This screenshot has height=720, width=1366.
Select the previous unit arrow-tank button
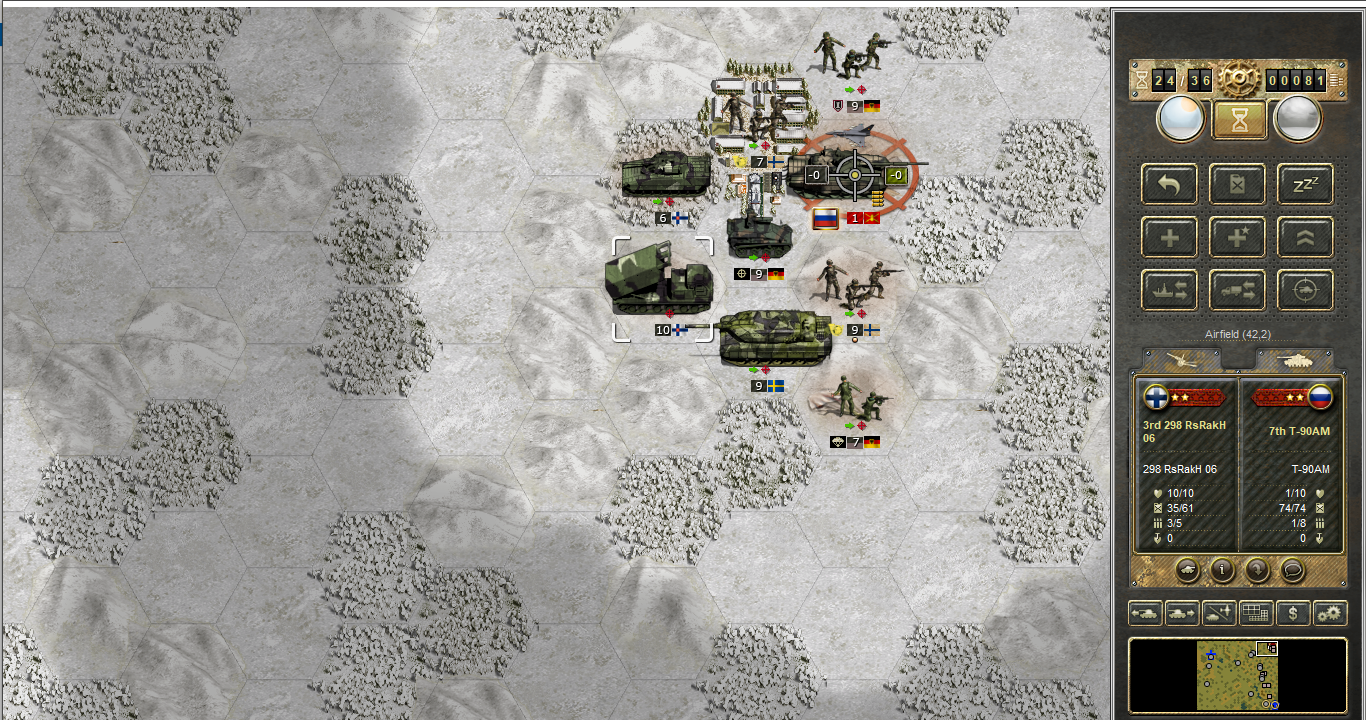(1145, 612)
